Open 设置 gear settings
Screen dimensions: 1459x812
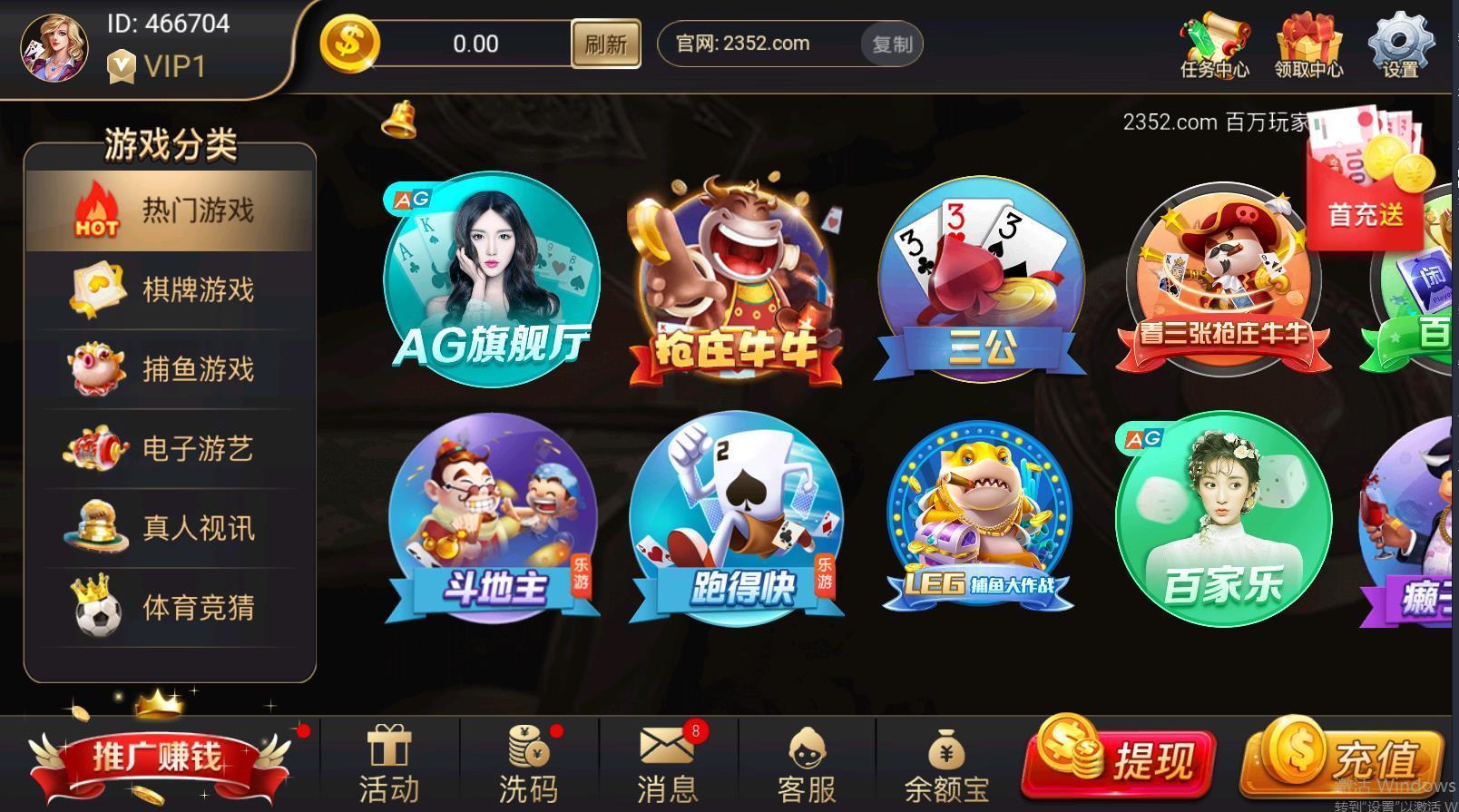tap(1400, 45)
